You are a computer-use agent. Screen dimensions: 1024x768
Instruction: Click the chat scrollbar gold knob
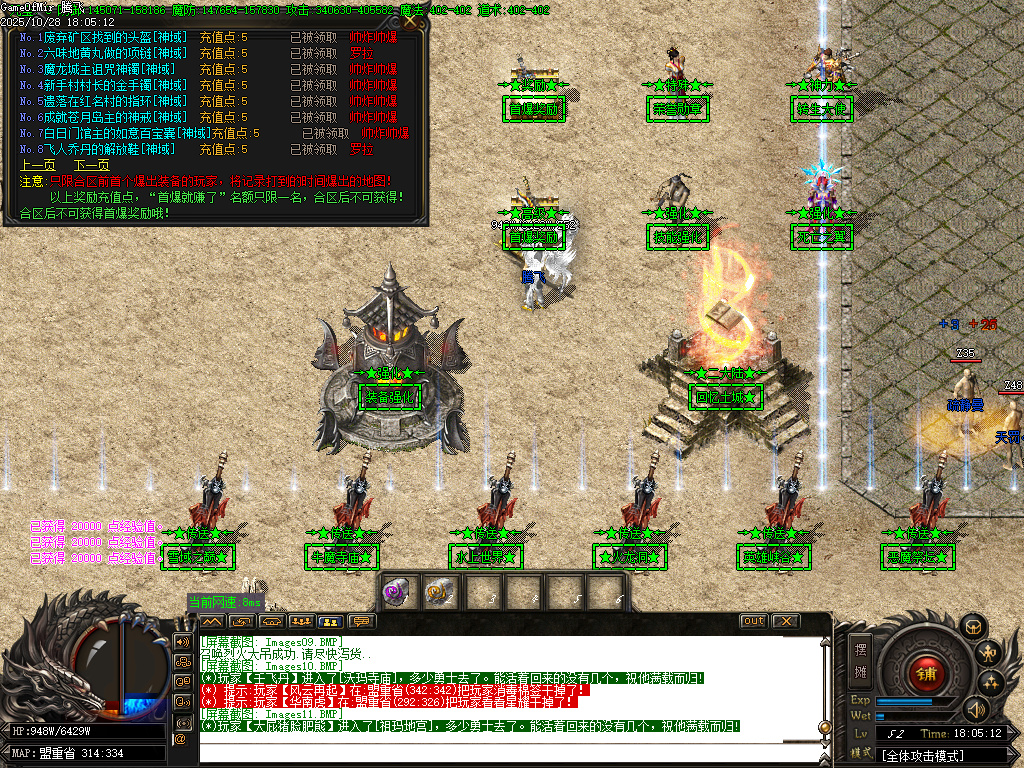(824, 727)
